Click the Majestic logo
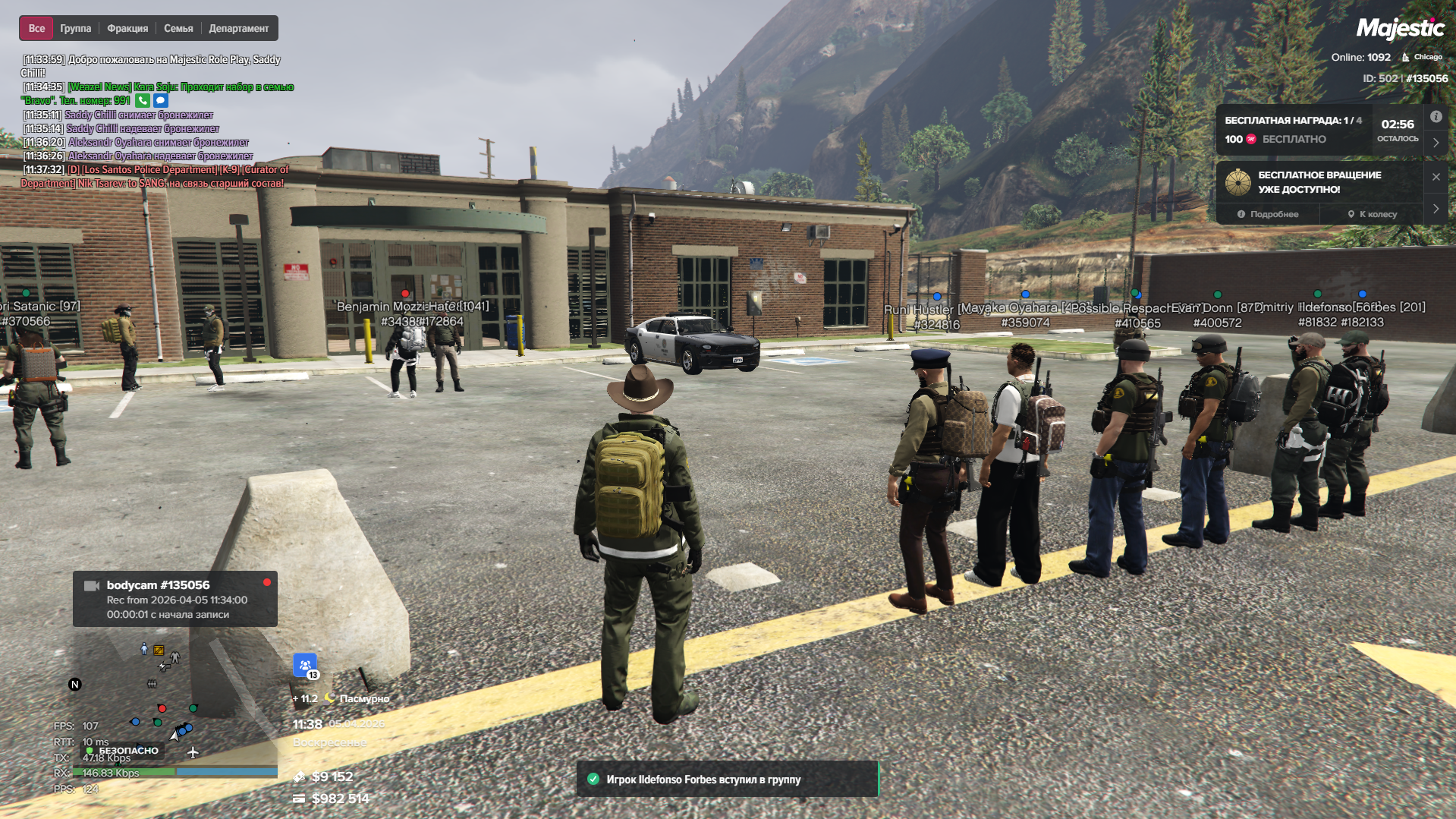 (1400, 29)
